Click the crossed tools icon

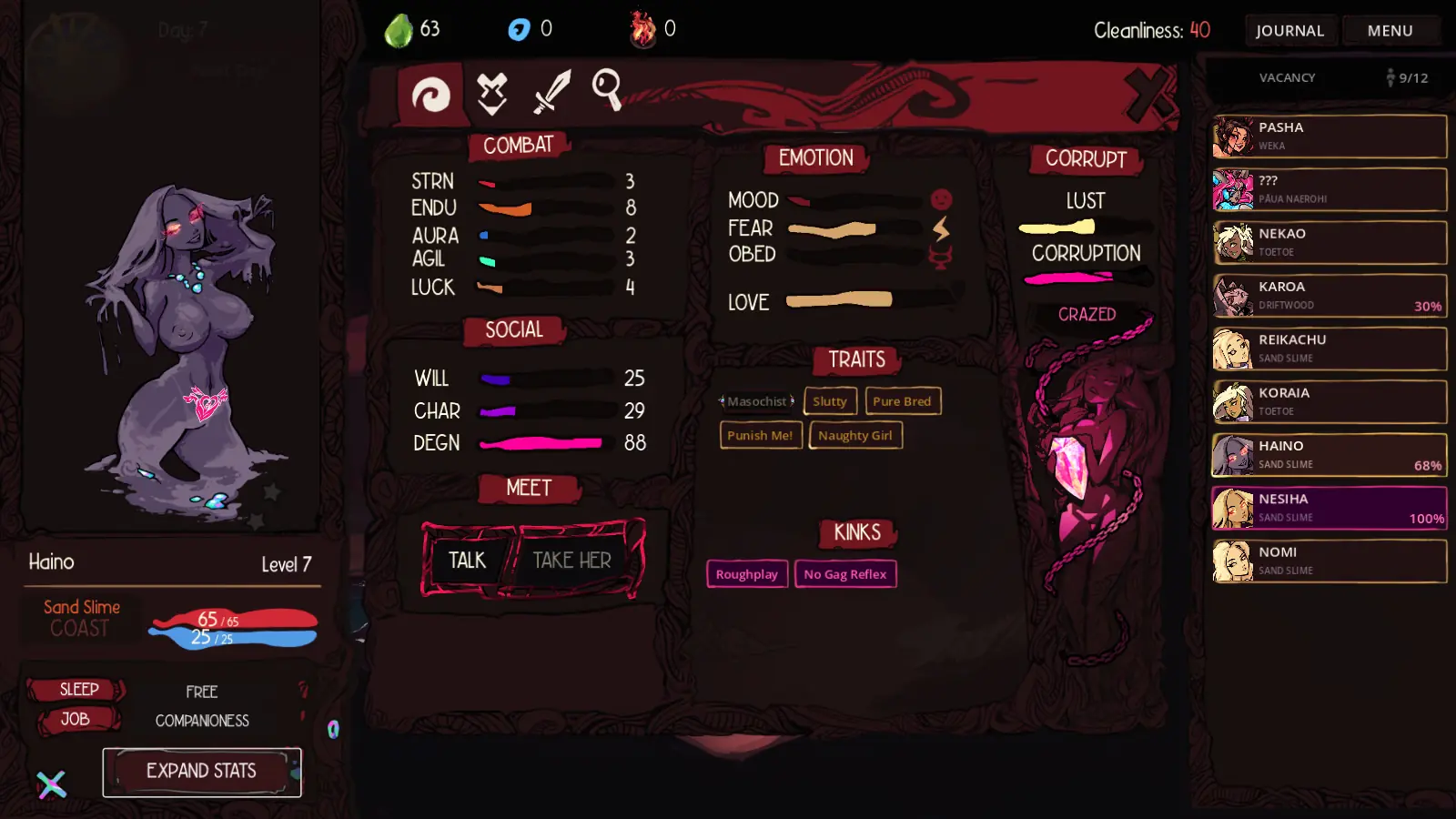pyautogui.click(x=52, y=784)
